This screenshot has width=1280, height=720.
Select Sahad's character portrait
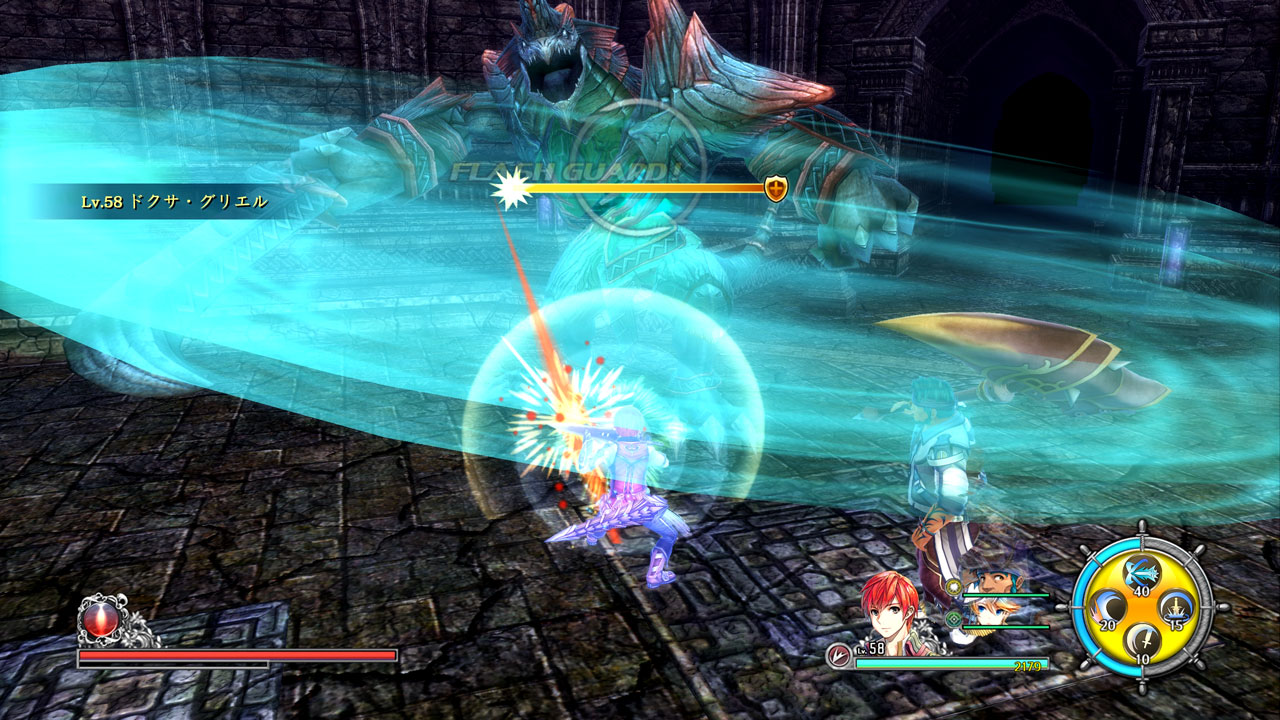(x=994, y=579)
